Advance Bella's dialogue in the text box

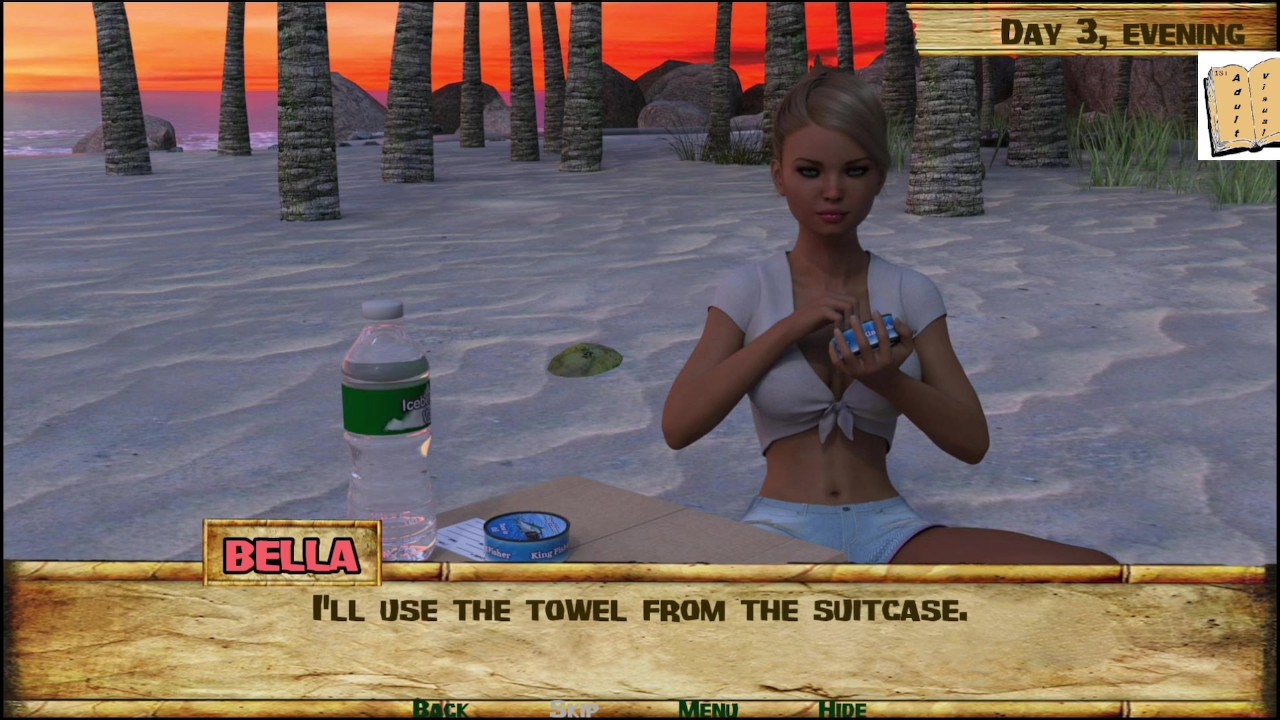tap(640, 640)
